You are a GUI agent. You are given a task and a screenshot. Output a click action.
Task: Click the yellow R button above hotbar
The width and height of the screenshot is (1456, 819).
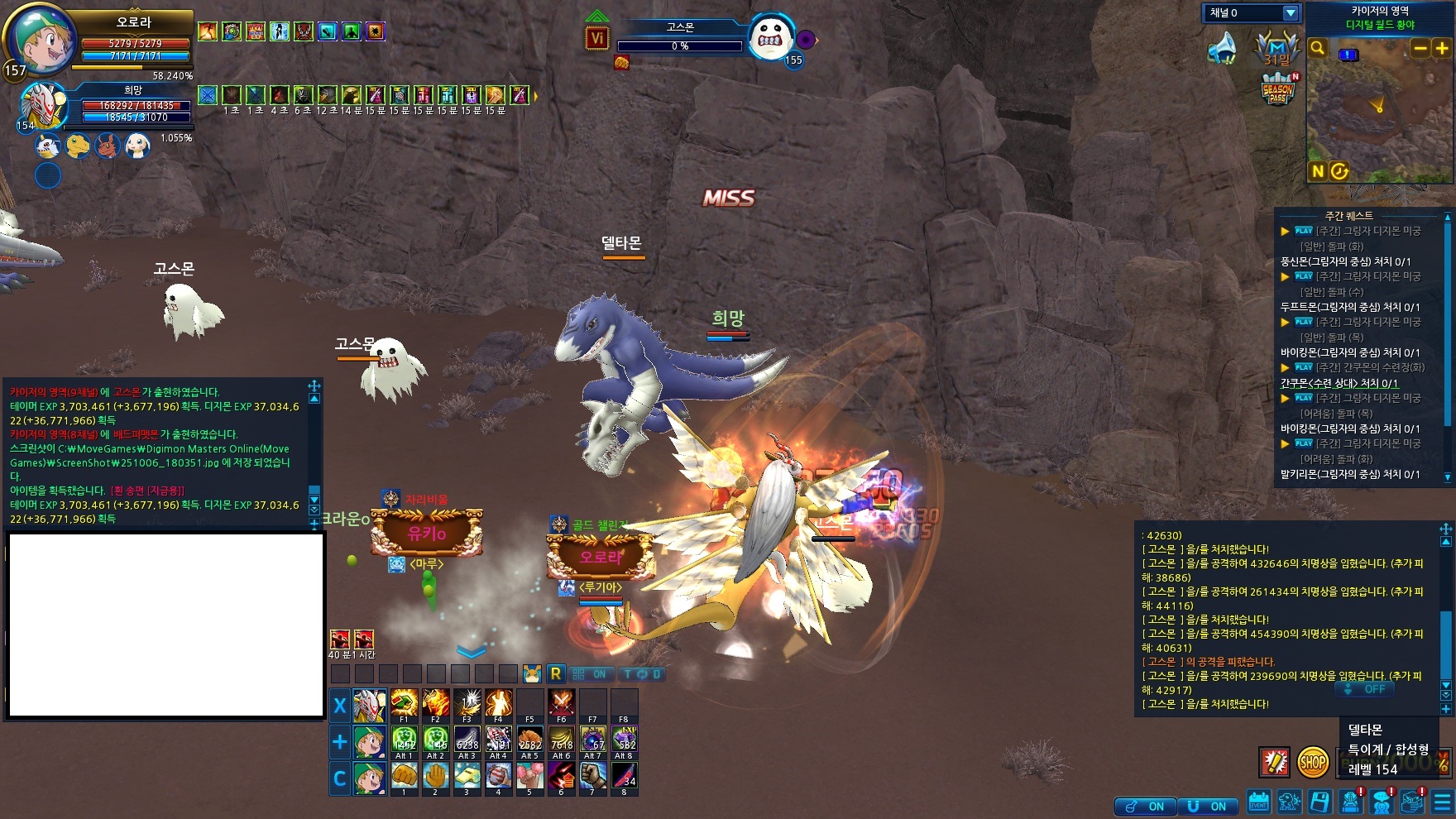[x=556, y=674]
